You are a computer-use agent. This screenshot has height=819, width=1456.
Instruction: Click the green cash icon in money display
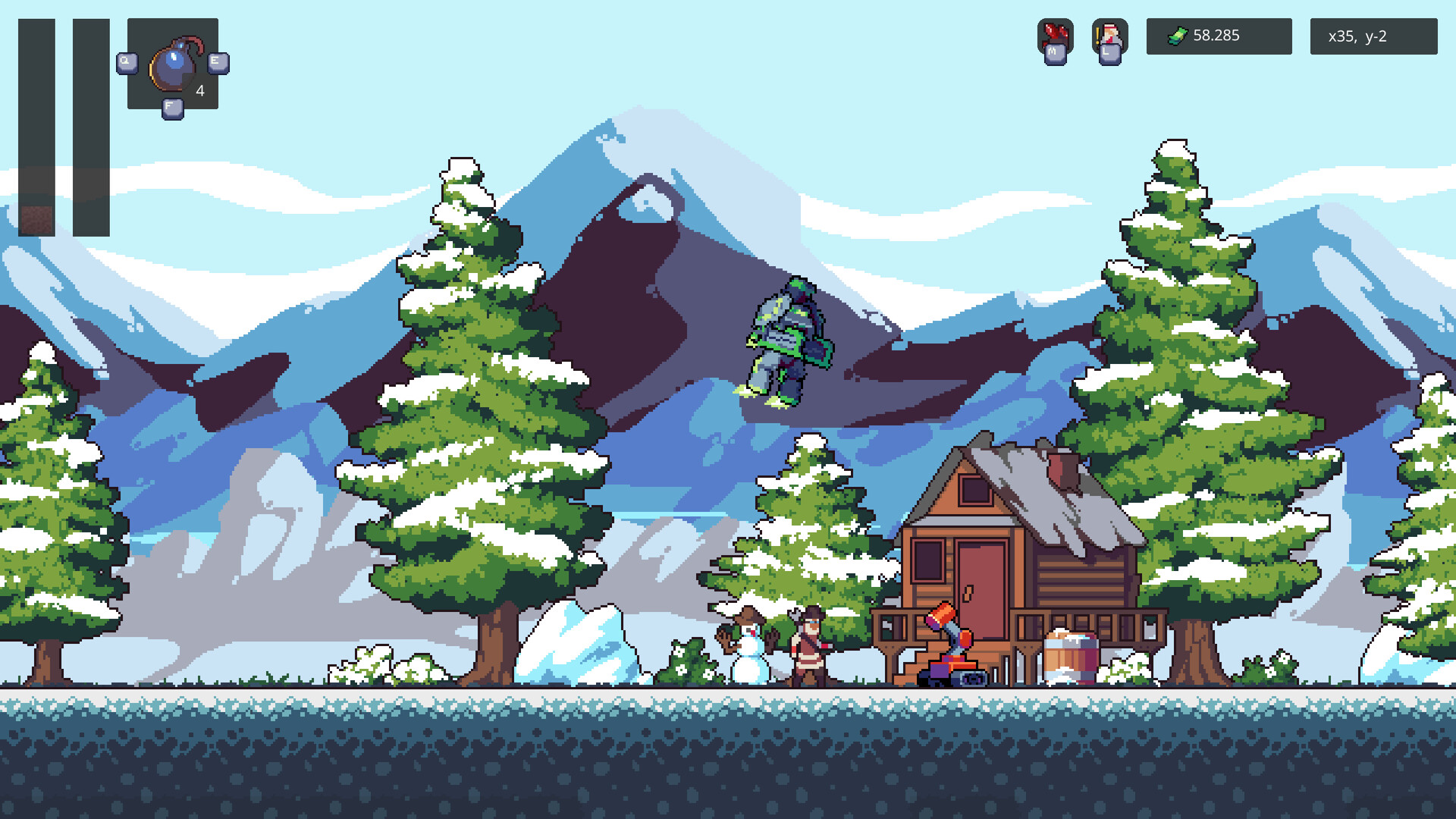coord(1176,36)
